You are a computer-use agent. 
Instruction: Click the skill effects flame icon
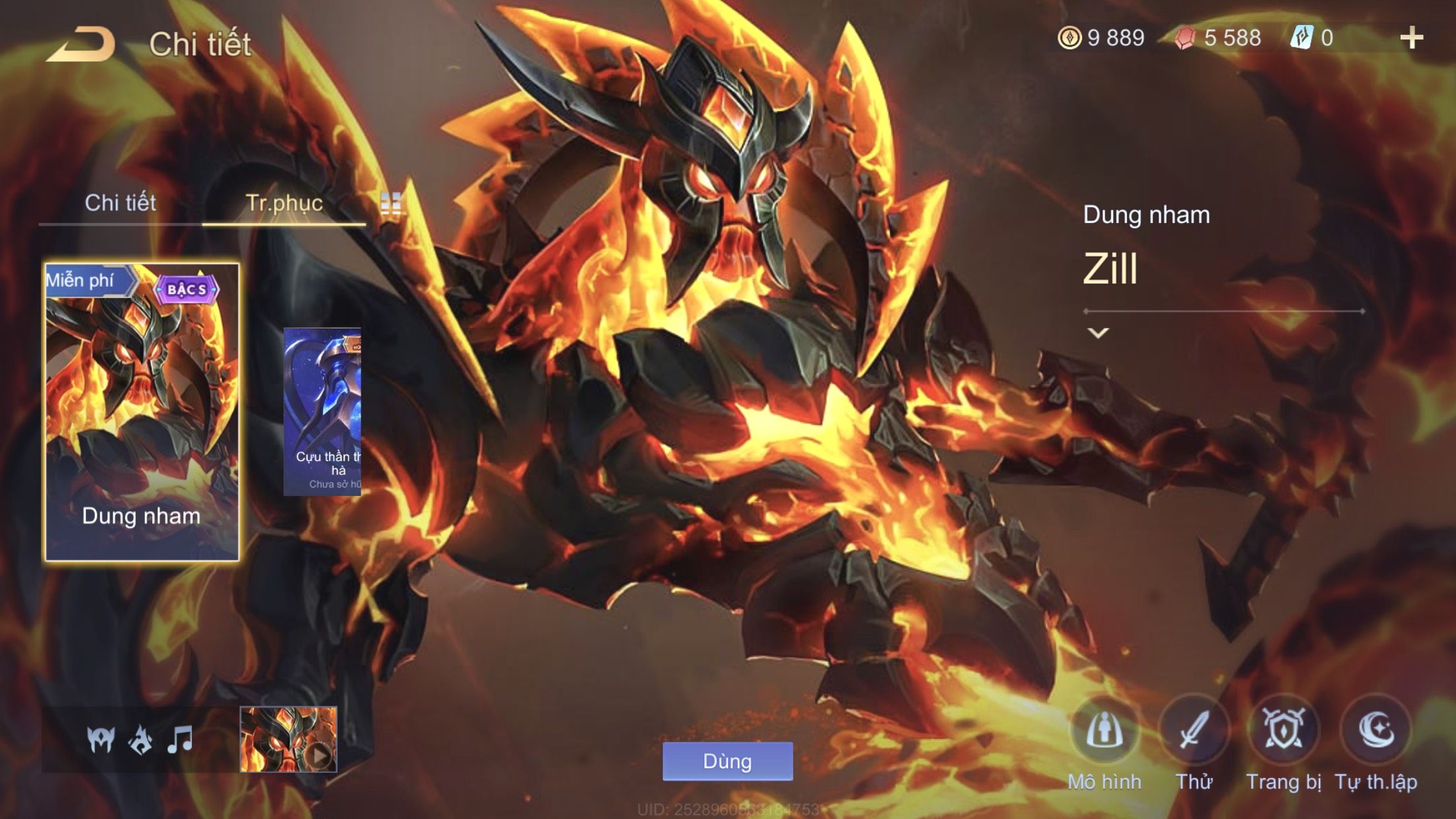[140, 739]
